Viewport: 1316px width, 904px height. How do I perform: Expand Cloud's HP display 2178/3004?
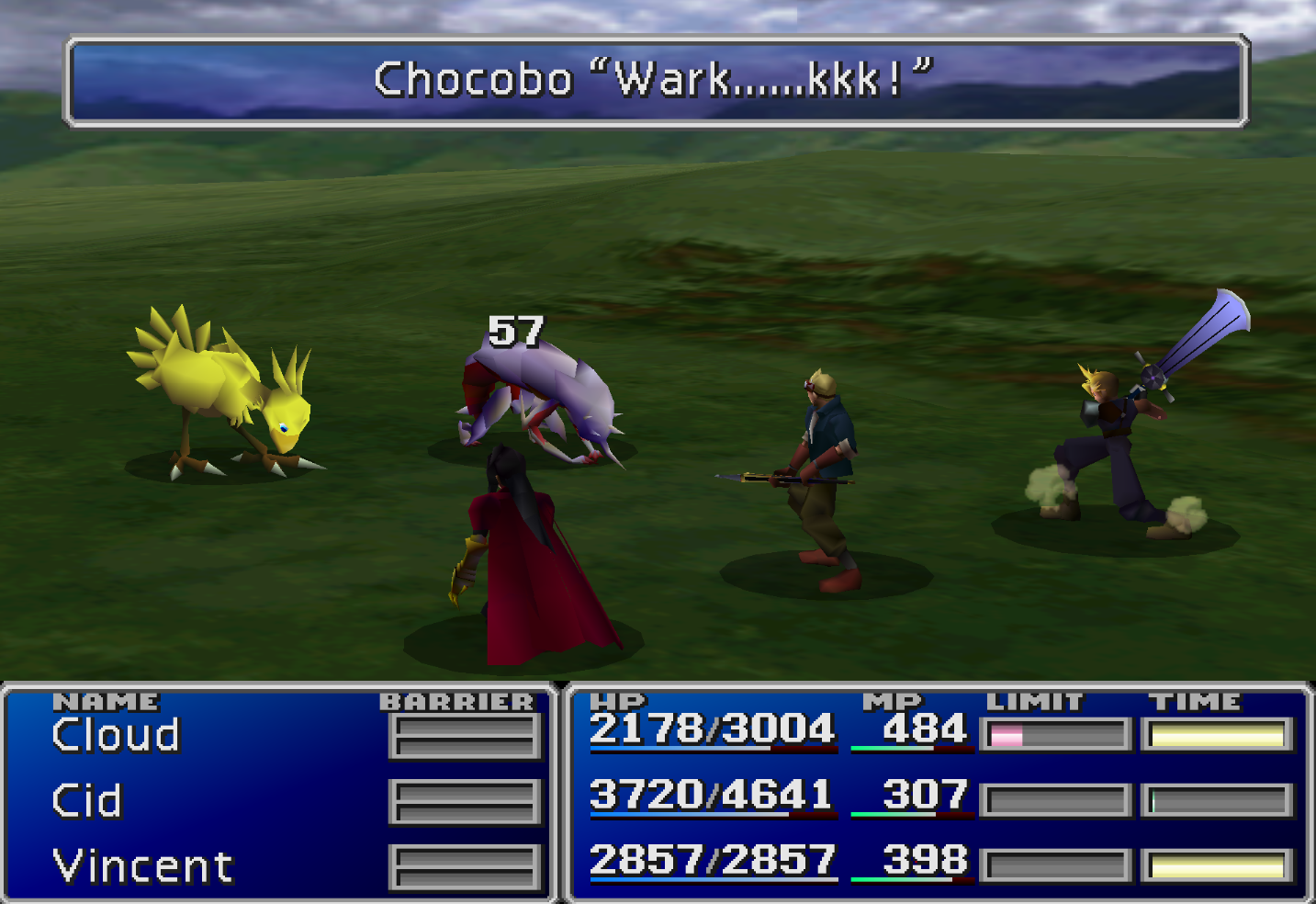(x=714, y=729)
